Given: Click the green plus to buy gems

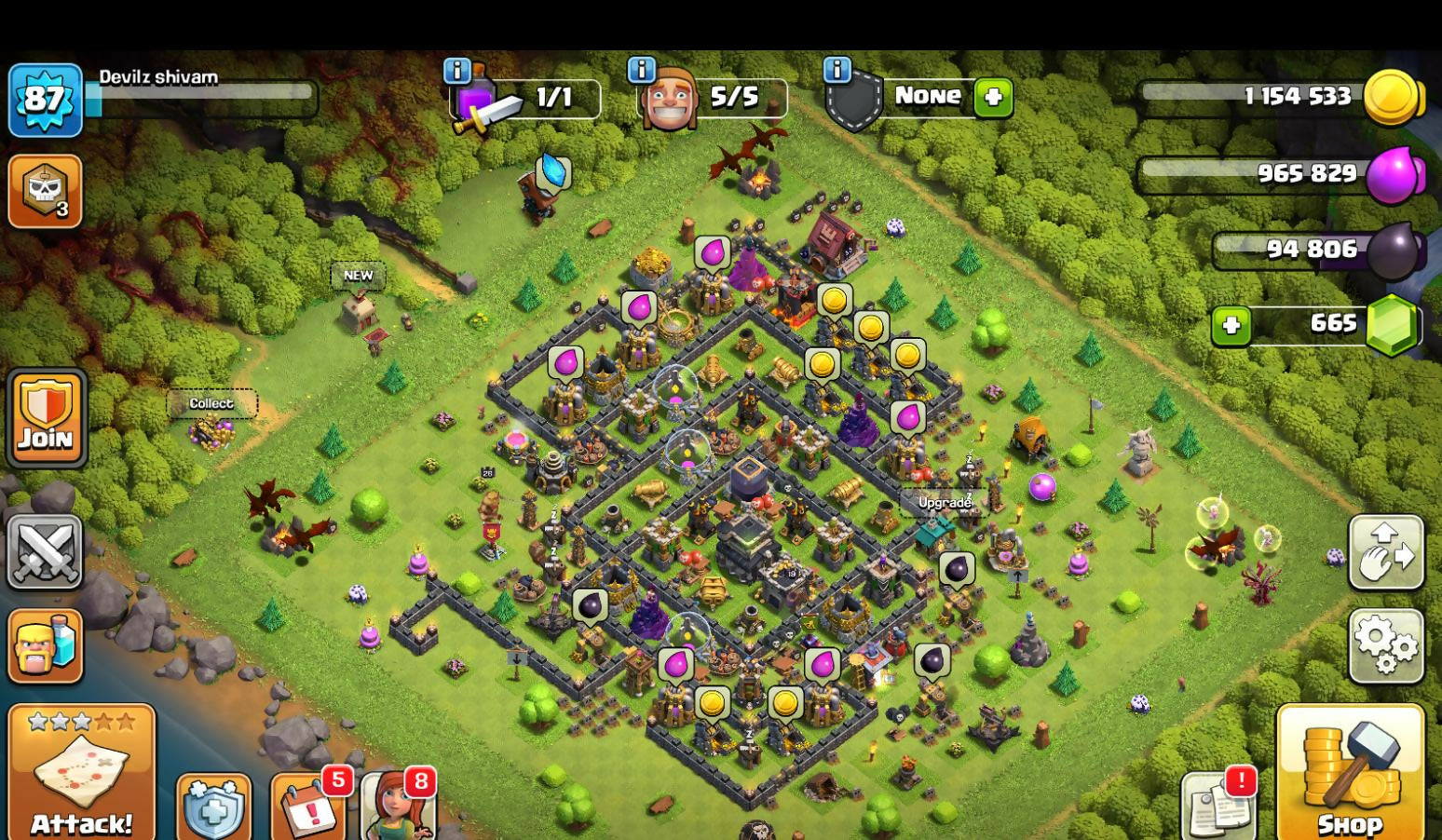Looking at the screenshot, I should (1231, 325).
